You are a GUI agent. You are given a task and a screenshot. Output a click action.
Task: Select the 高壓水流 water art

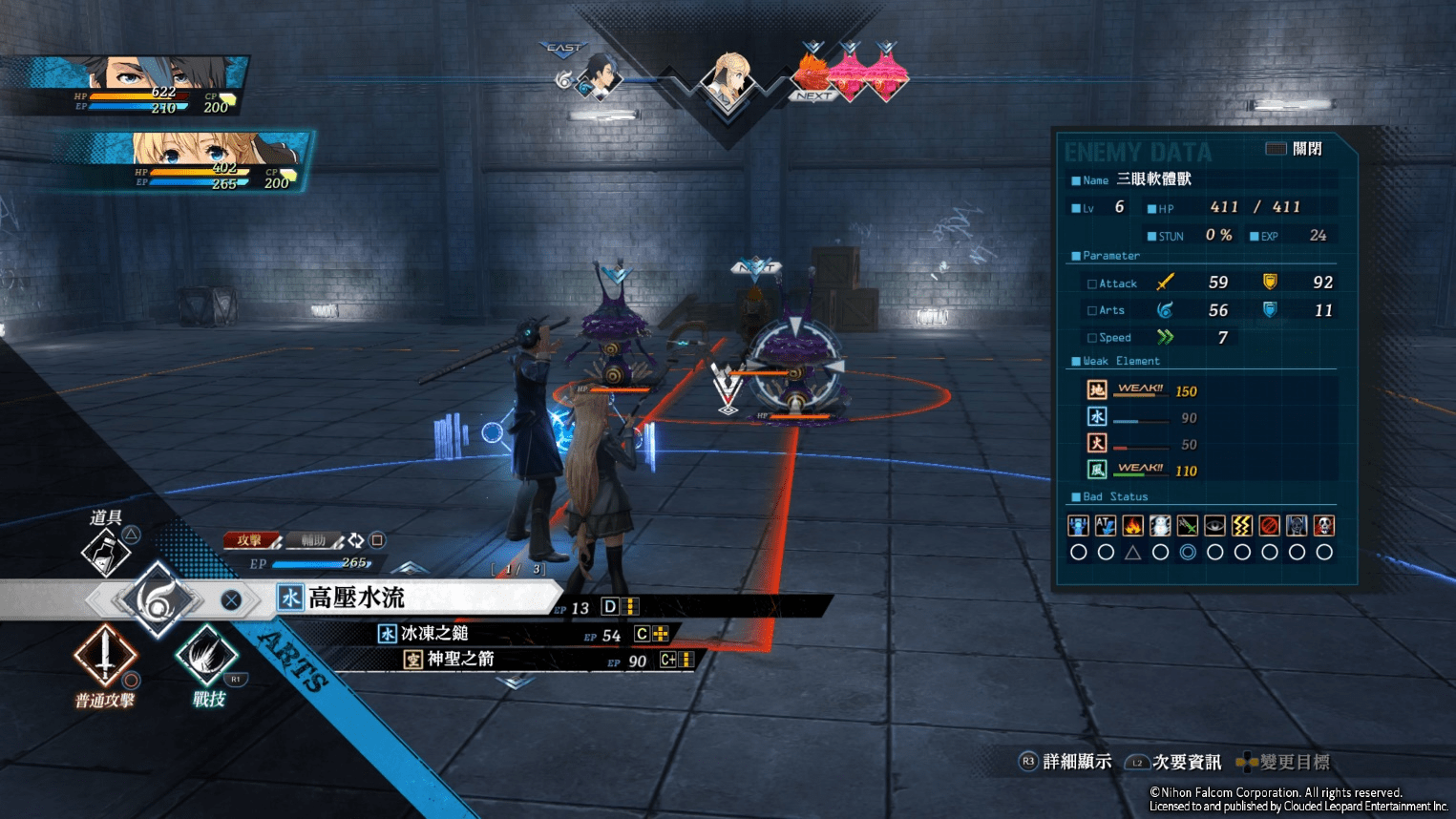[357, 598]
